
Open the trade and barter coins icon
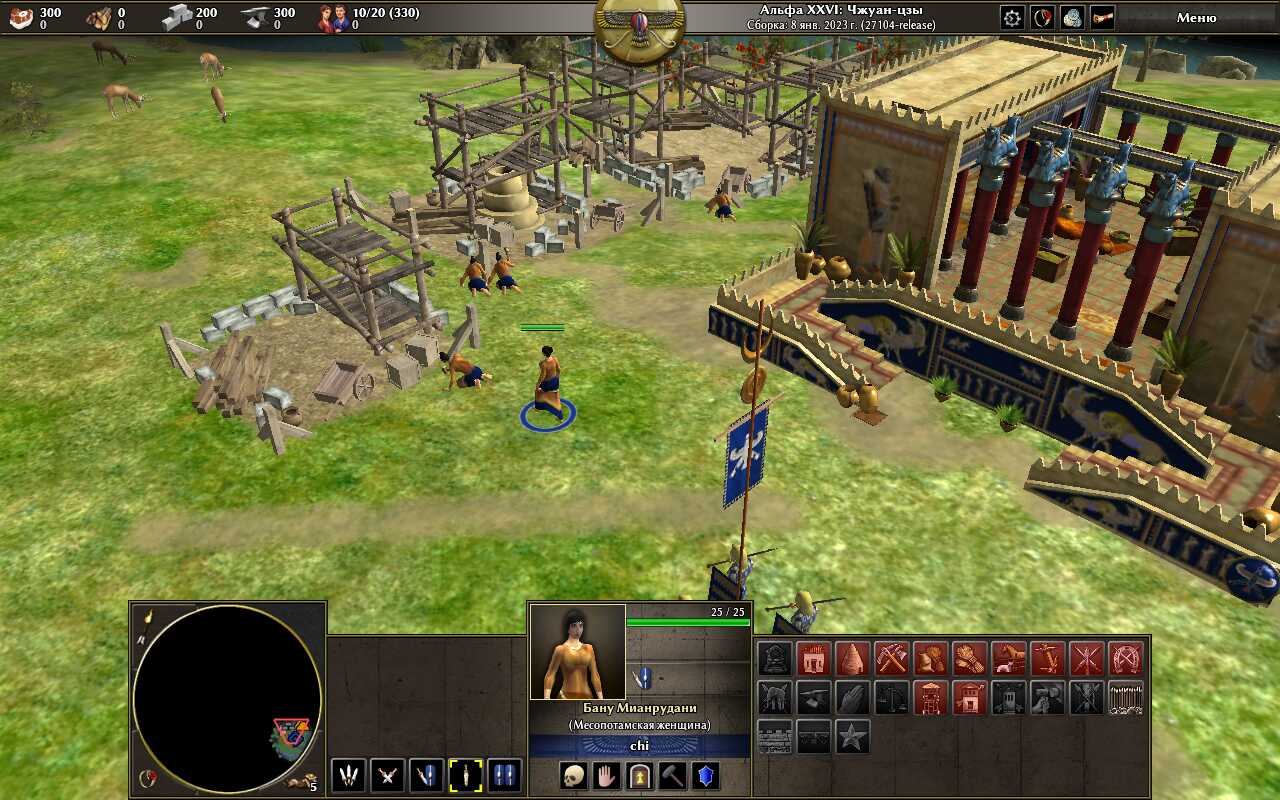[x=1072, y=18]
